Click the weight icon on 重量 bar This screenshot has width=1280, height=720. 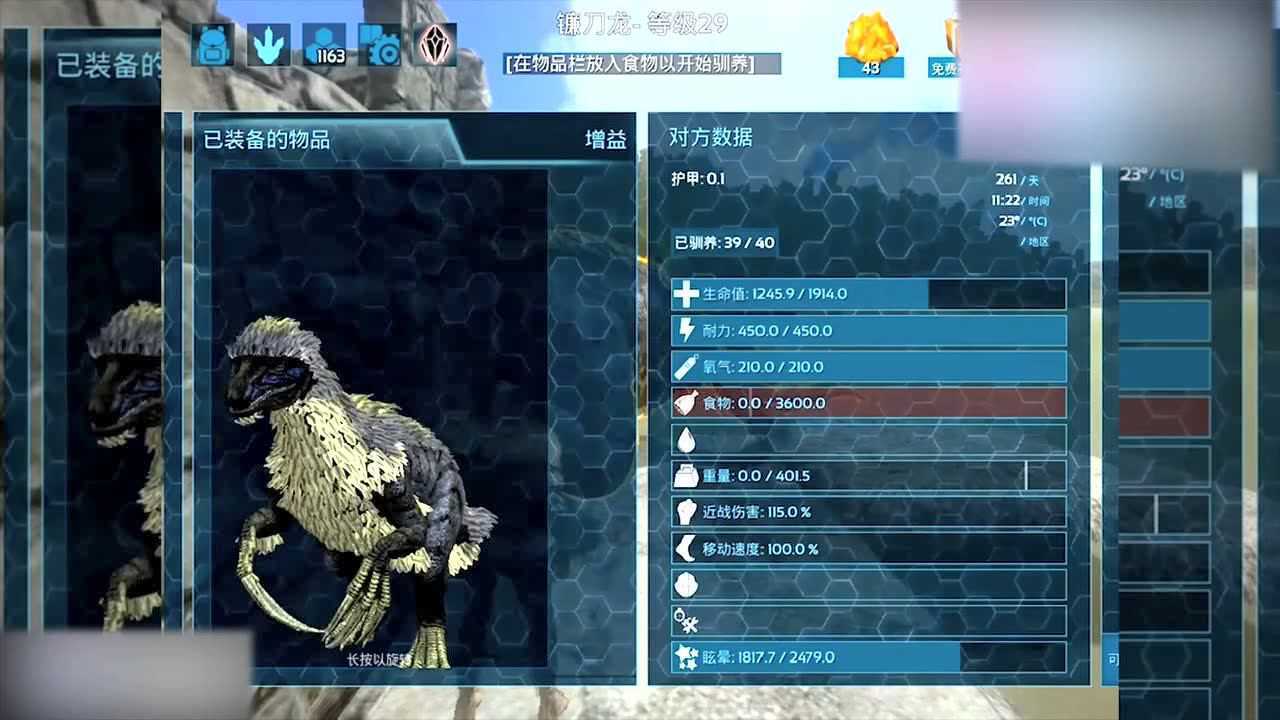click(686, 475)
